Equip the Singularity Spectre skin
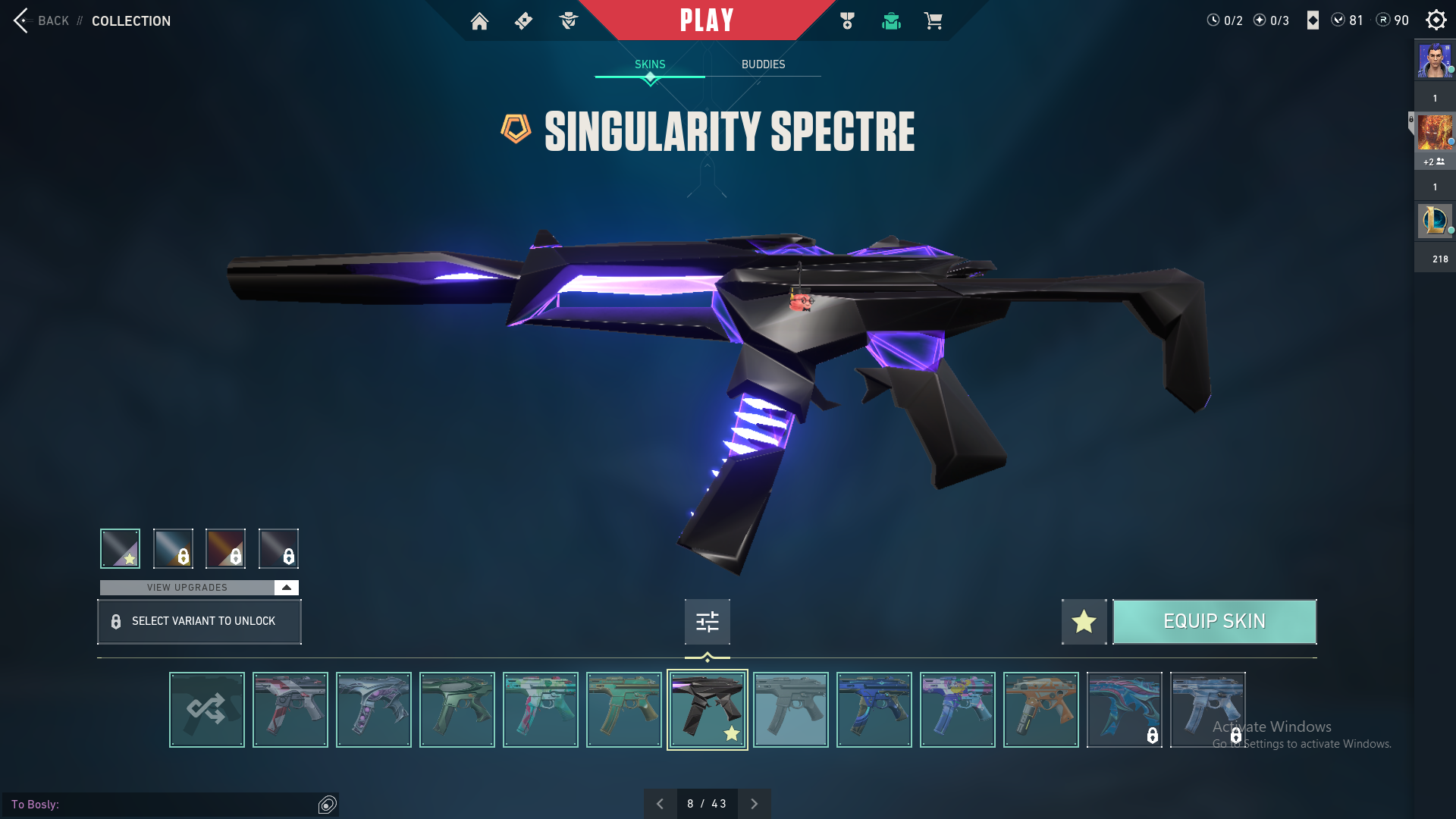This screenshot has height=819, width=1456. tap(1214, 622)
